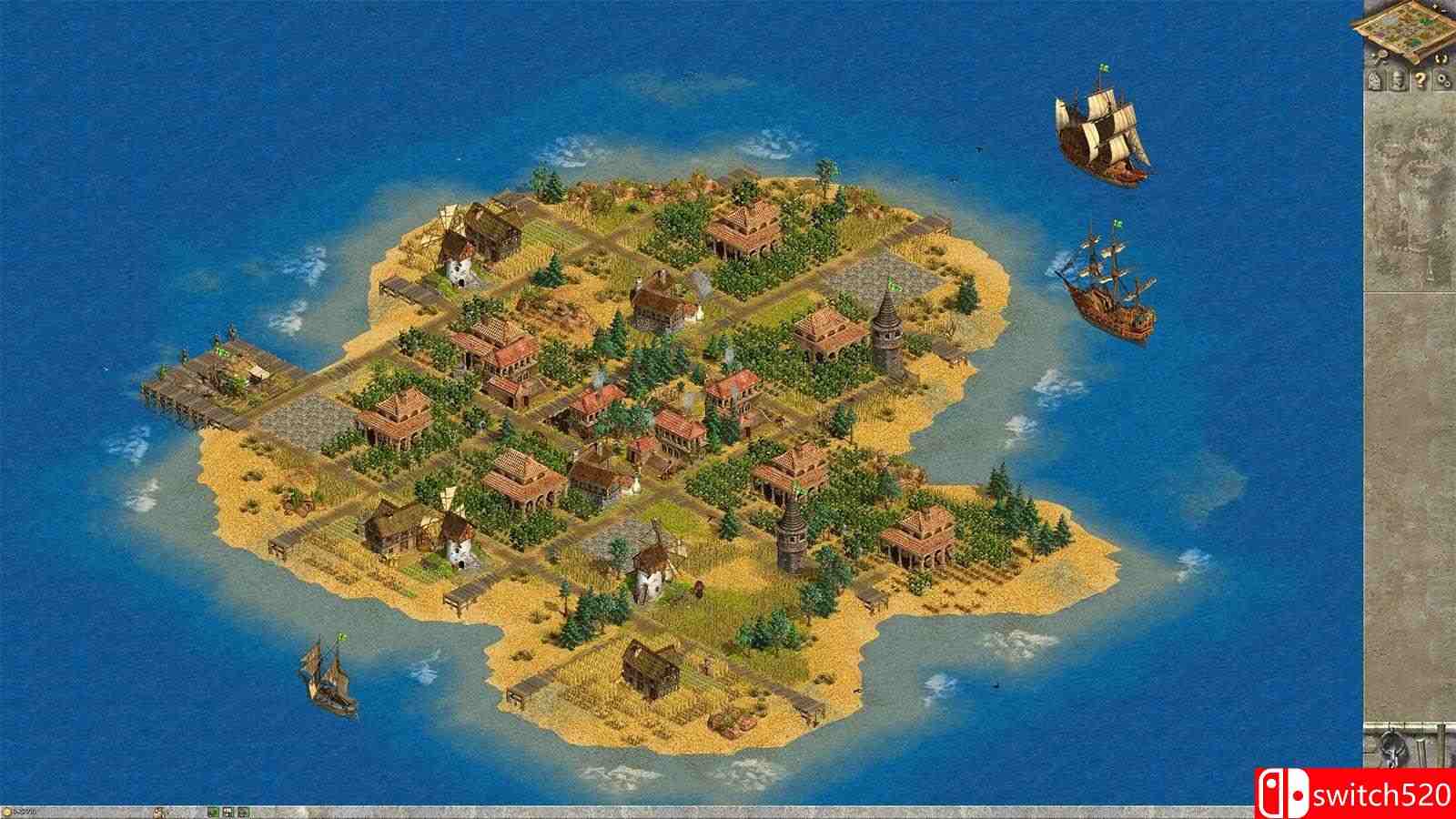The height and width of the screenshot is (819, 1456).
Task: Select the ship sailing near the bottom left
Action: [x=329, y=678]
